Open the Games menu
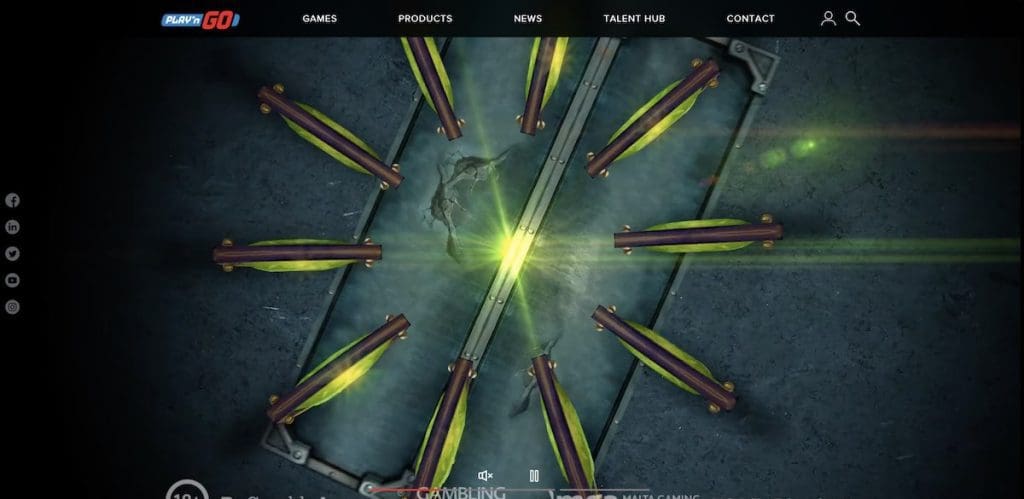 click(x=319, y=18)
